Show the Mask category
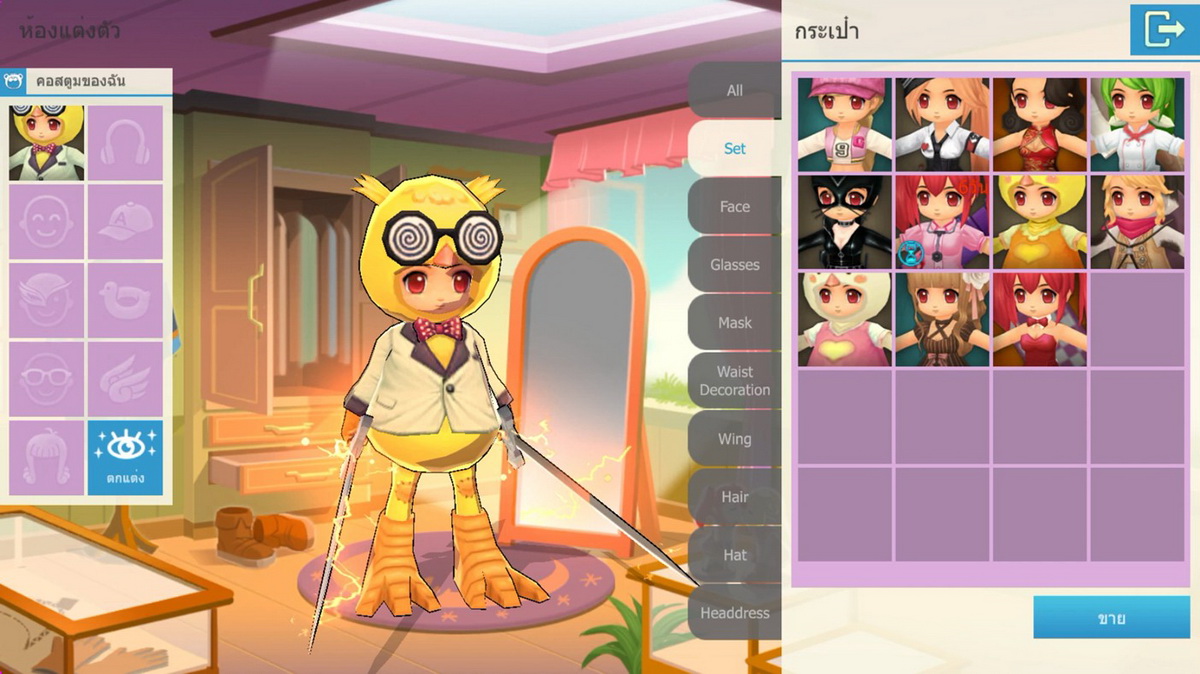The width and height of the screenshot is (1200, 674). click(x=734, y=322)
